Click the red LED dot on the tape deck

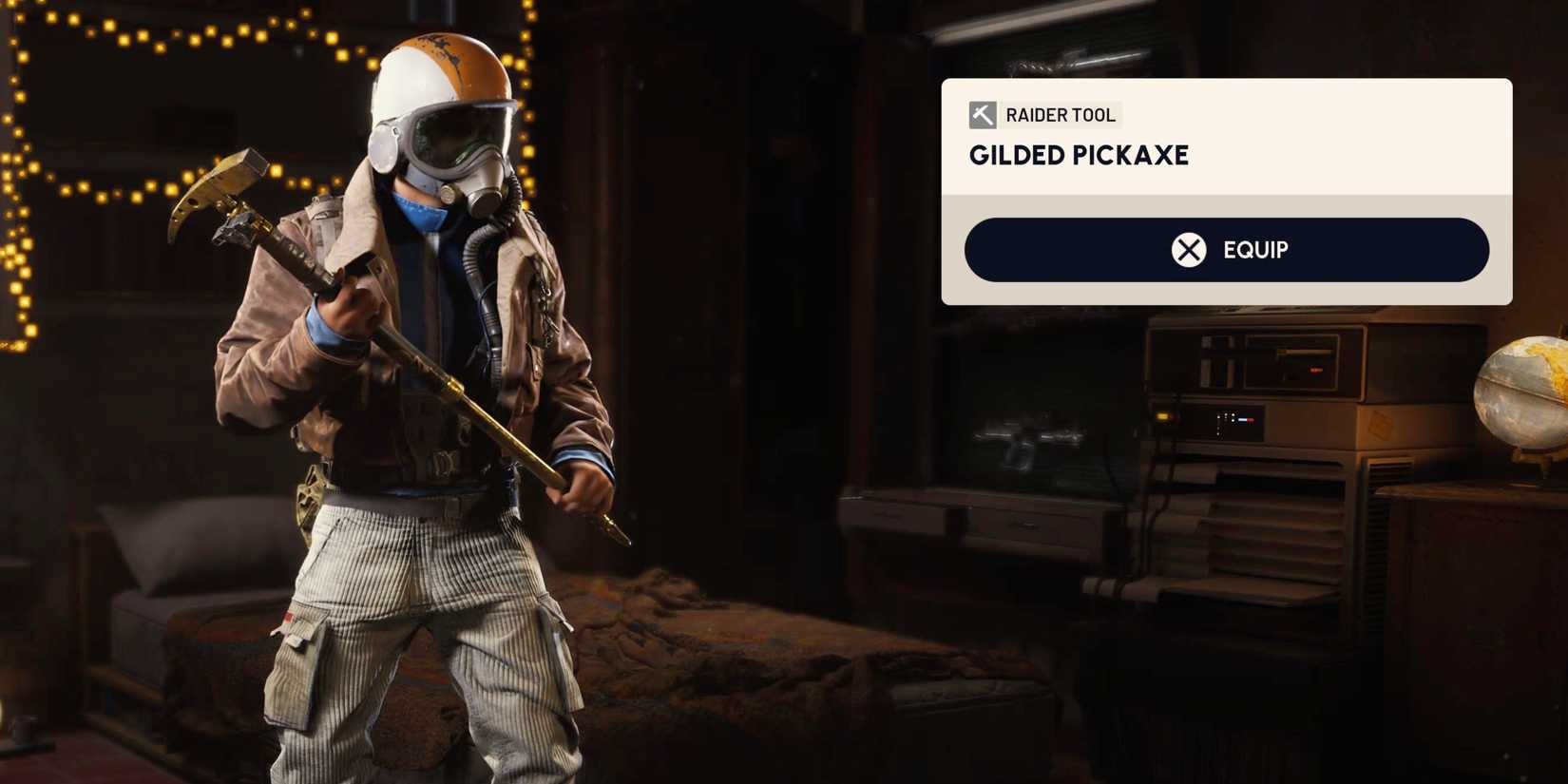tap(1316, 369)
